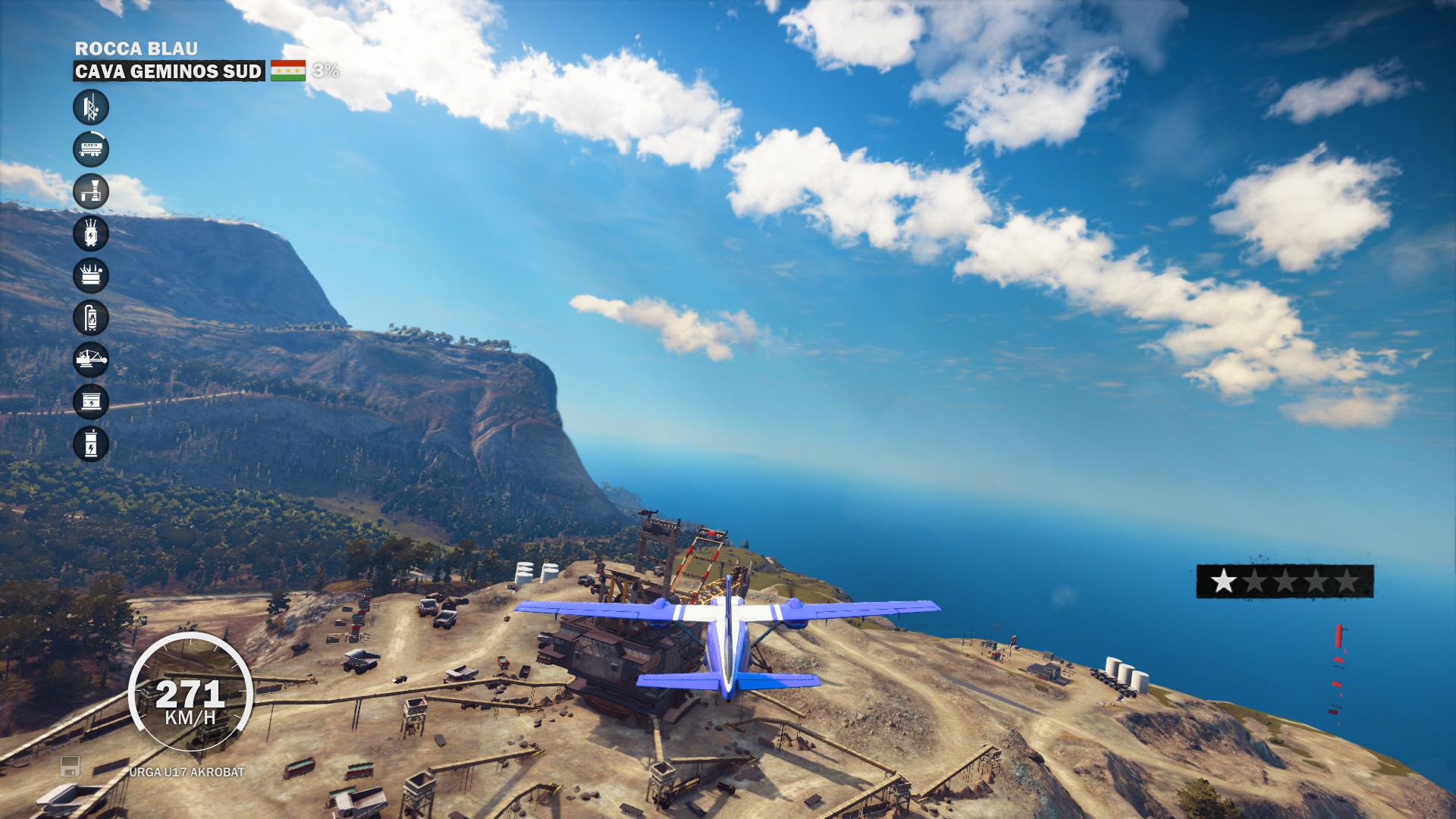Screen dimensions: 1456x819
Task: Select the rock crusher objective icon
Action: point(91,192)
